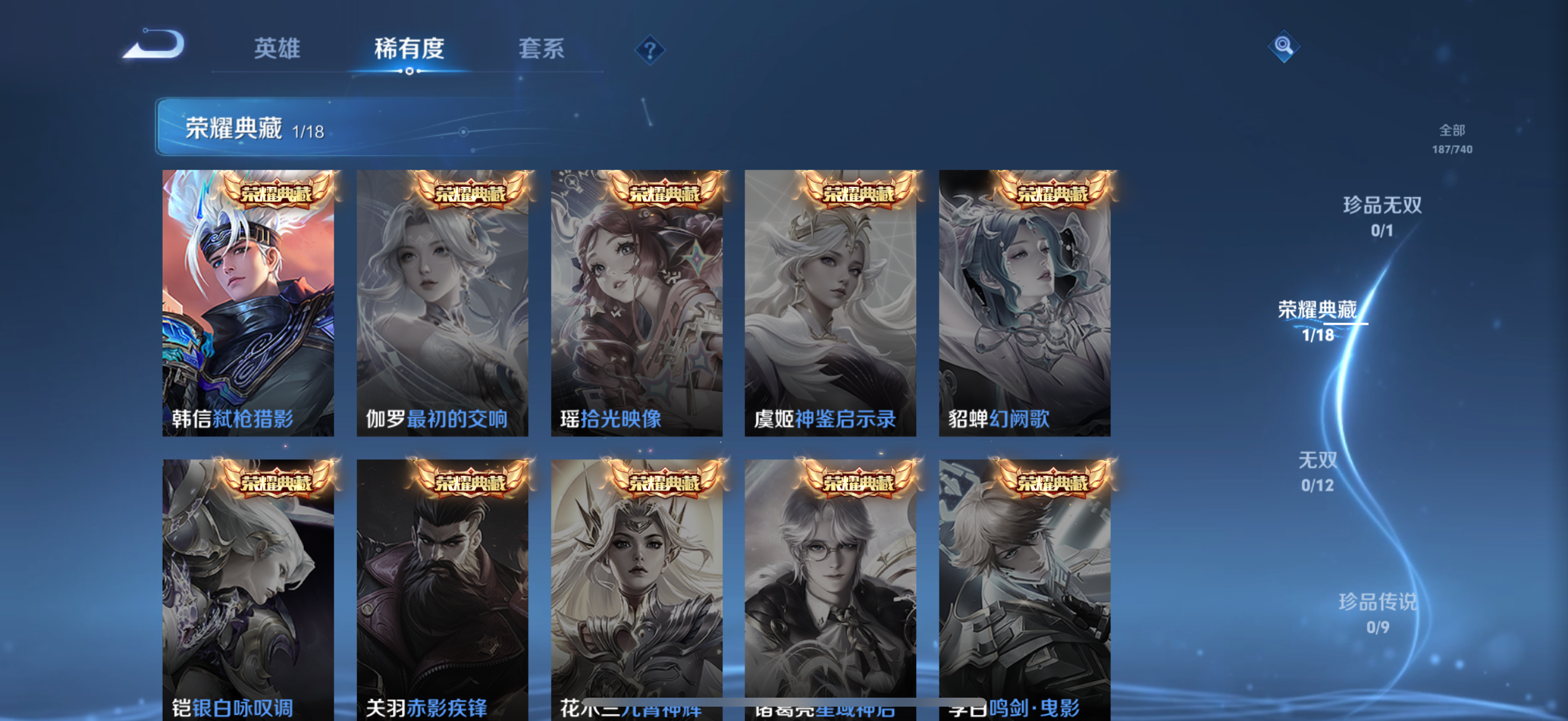
Task: Click the 全部 187/740 counter
Action: [x=1454, y=139]
